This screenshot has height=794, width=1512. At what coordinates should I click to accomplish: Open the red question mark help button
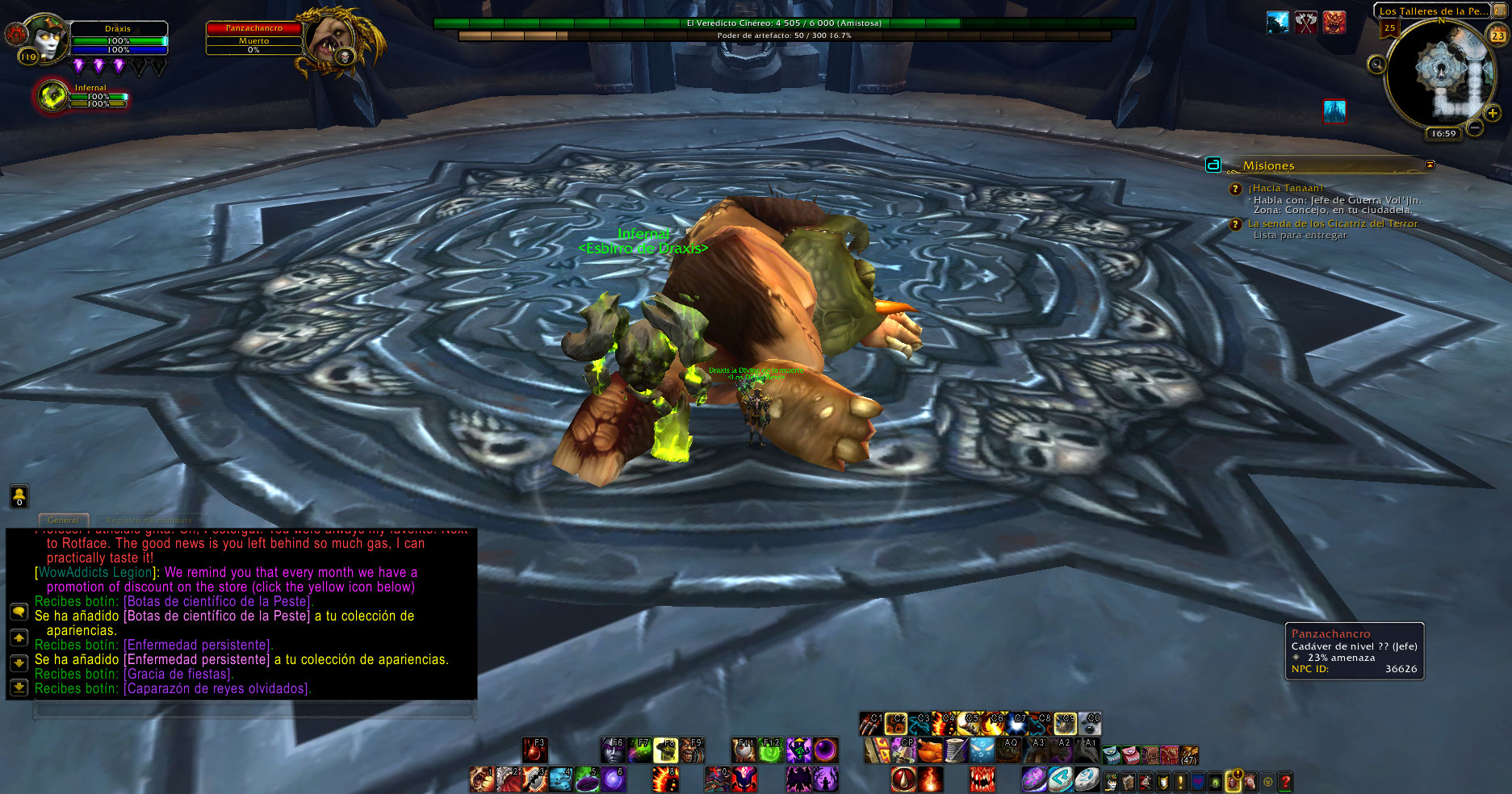1285,781
